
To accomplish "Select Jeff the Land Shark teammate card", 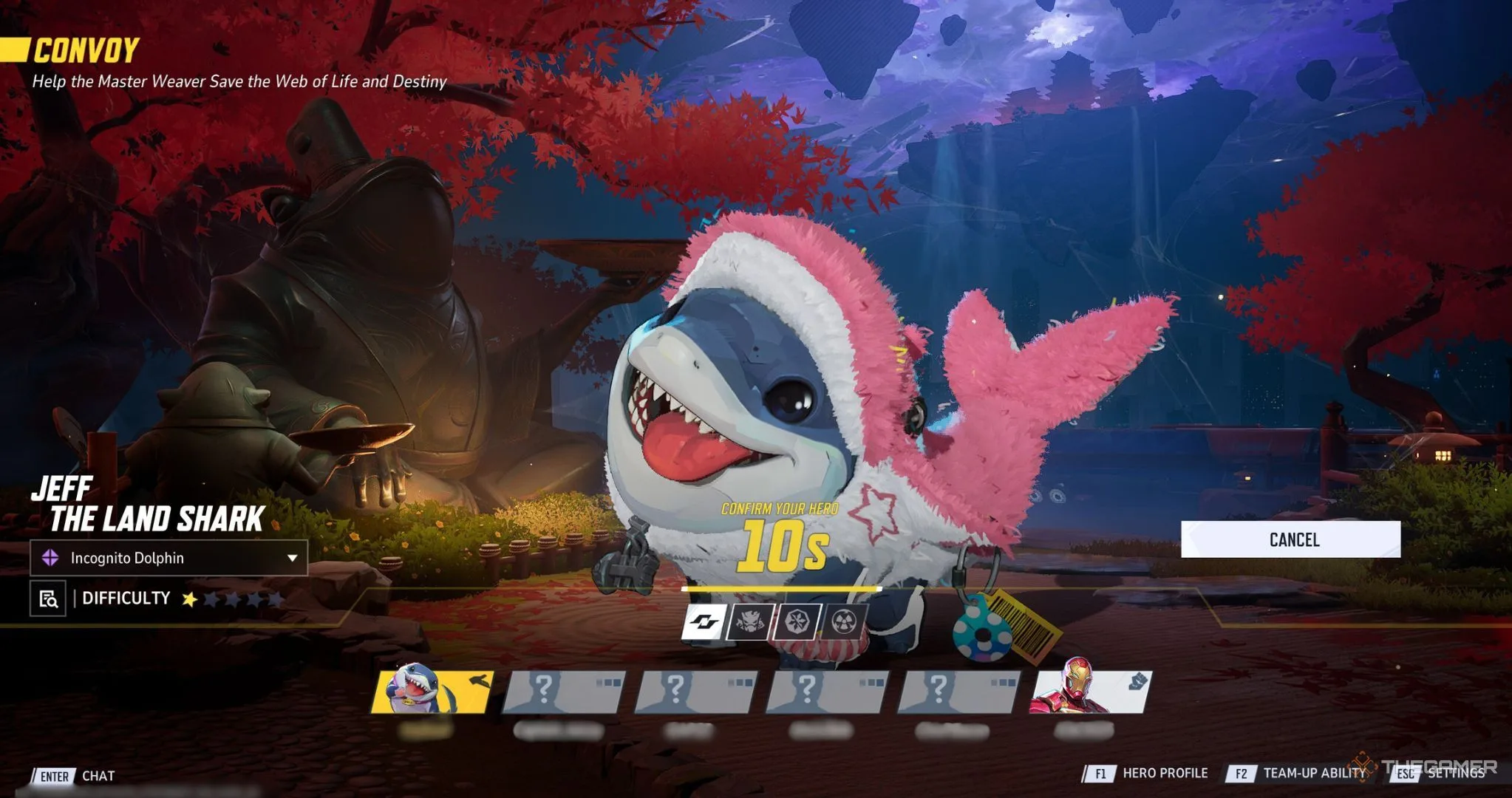I will [432, 692].
